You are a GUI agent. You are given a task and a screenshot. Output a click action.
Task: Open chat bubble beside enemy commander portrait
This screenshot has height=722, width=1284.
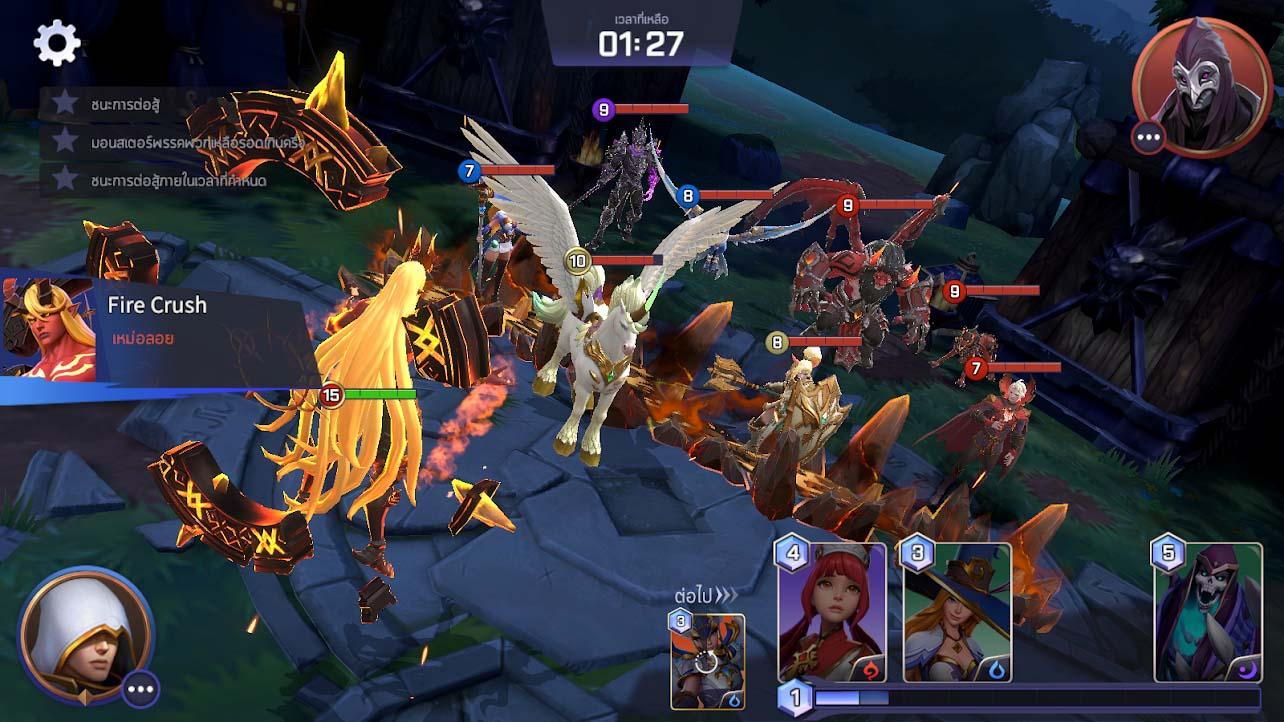pyautogui.click(x=1149, y=137)
